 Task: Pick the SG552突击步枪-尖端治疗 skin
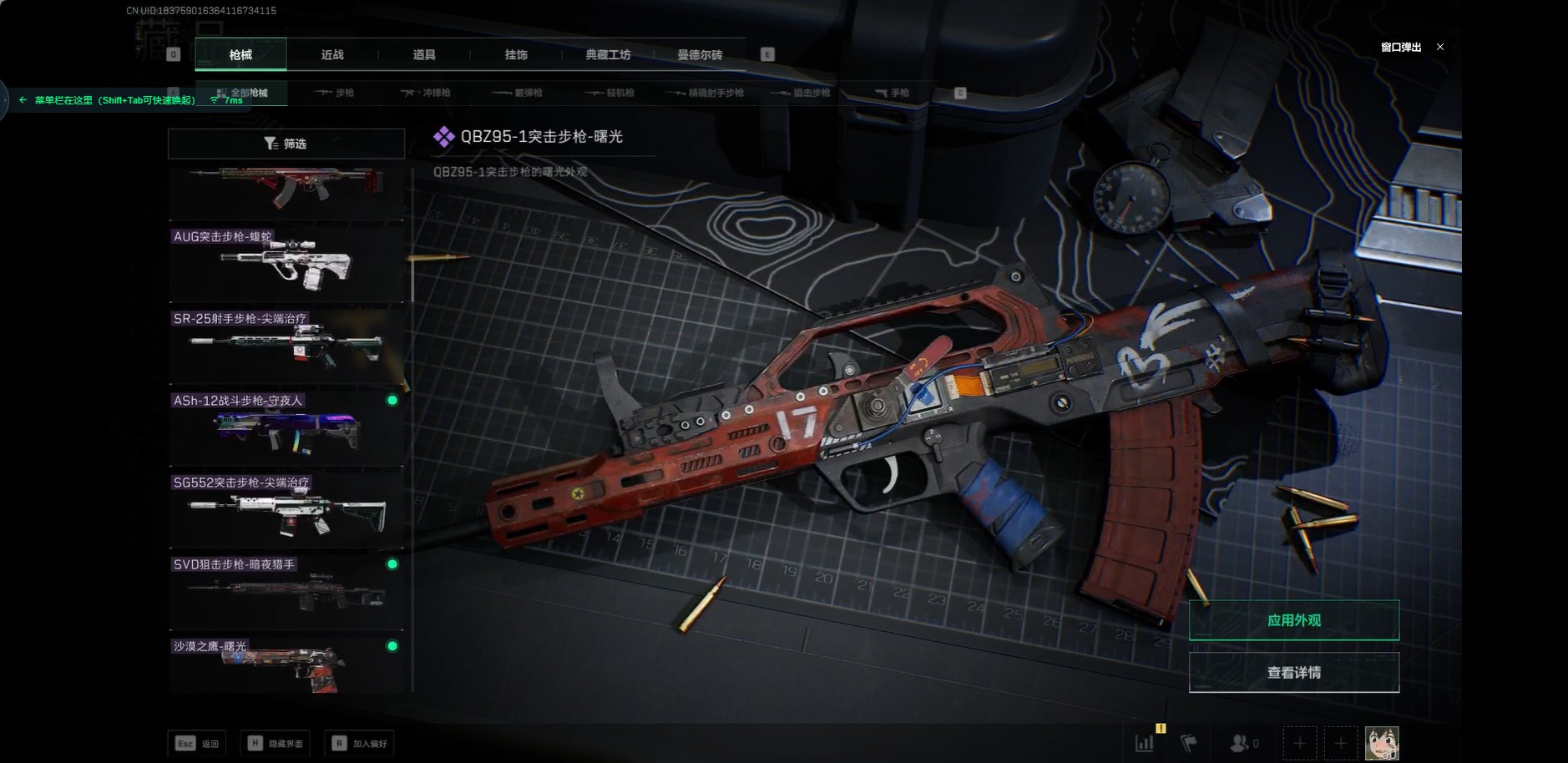point(286,509)
